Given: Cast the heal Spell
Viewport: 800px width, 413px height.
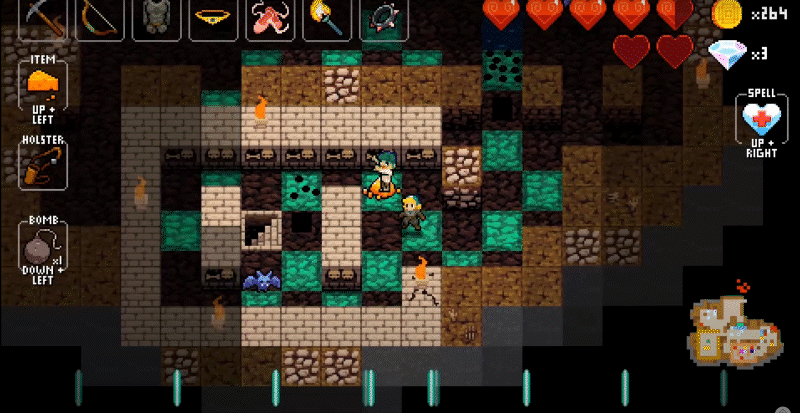Looking at the screenshot, I should coord(761,122).
